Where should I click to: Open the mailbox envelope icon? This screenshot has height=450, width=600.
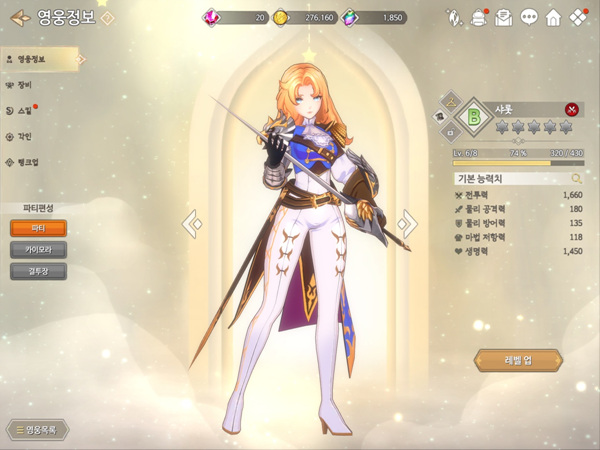(504, 17)
